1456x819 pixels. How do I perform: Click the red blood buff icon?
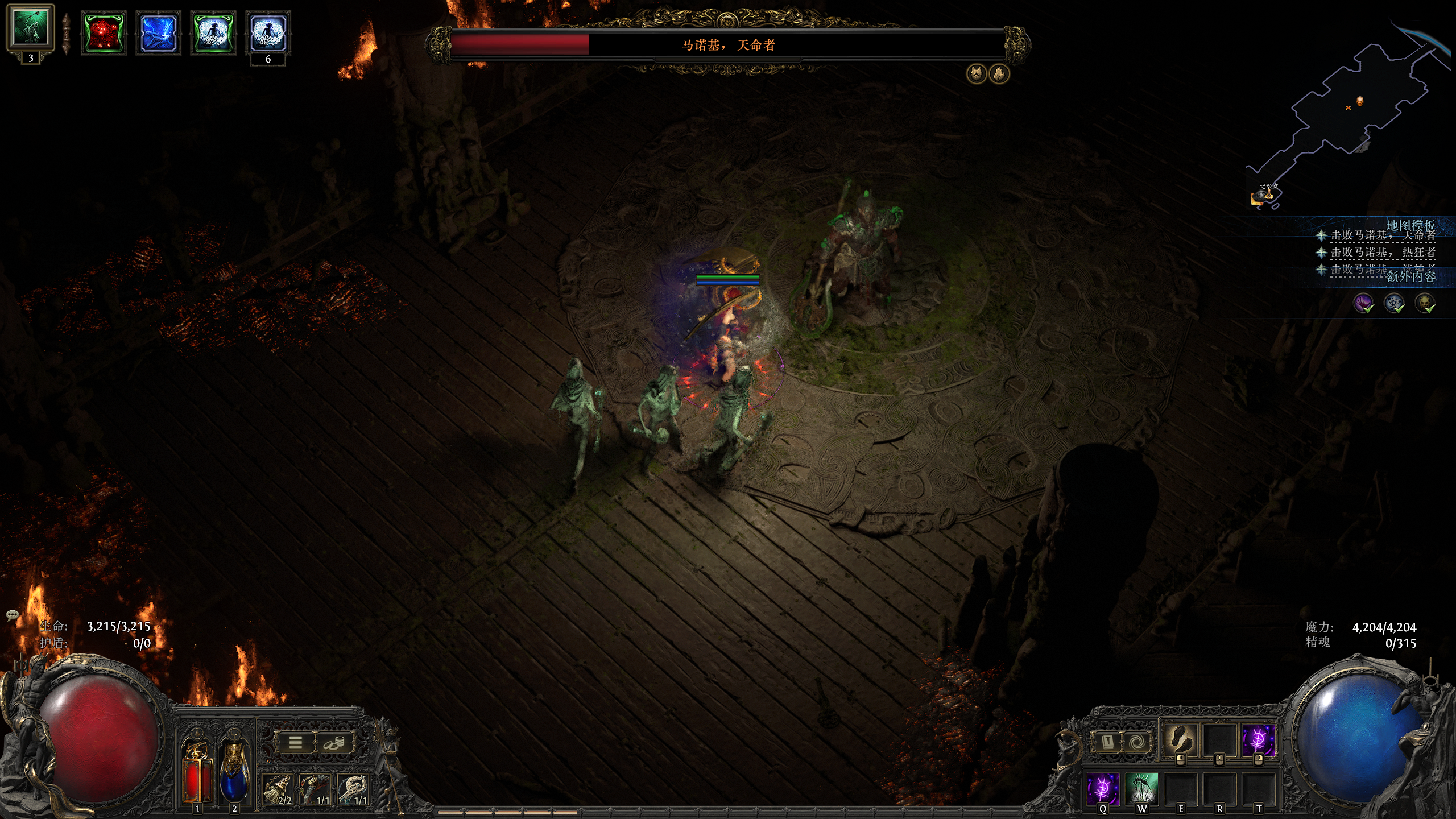click(x=103, y=33)
